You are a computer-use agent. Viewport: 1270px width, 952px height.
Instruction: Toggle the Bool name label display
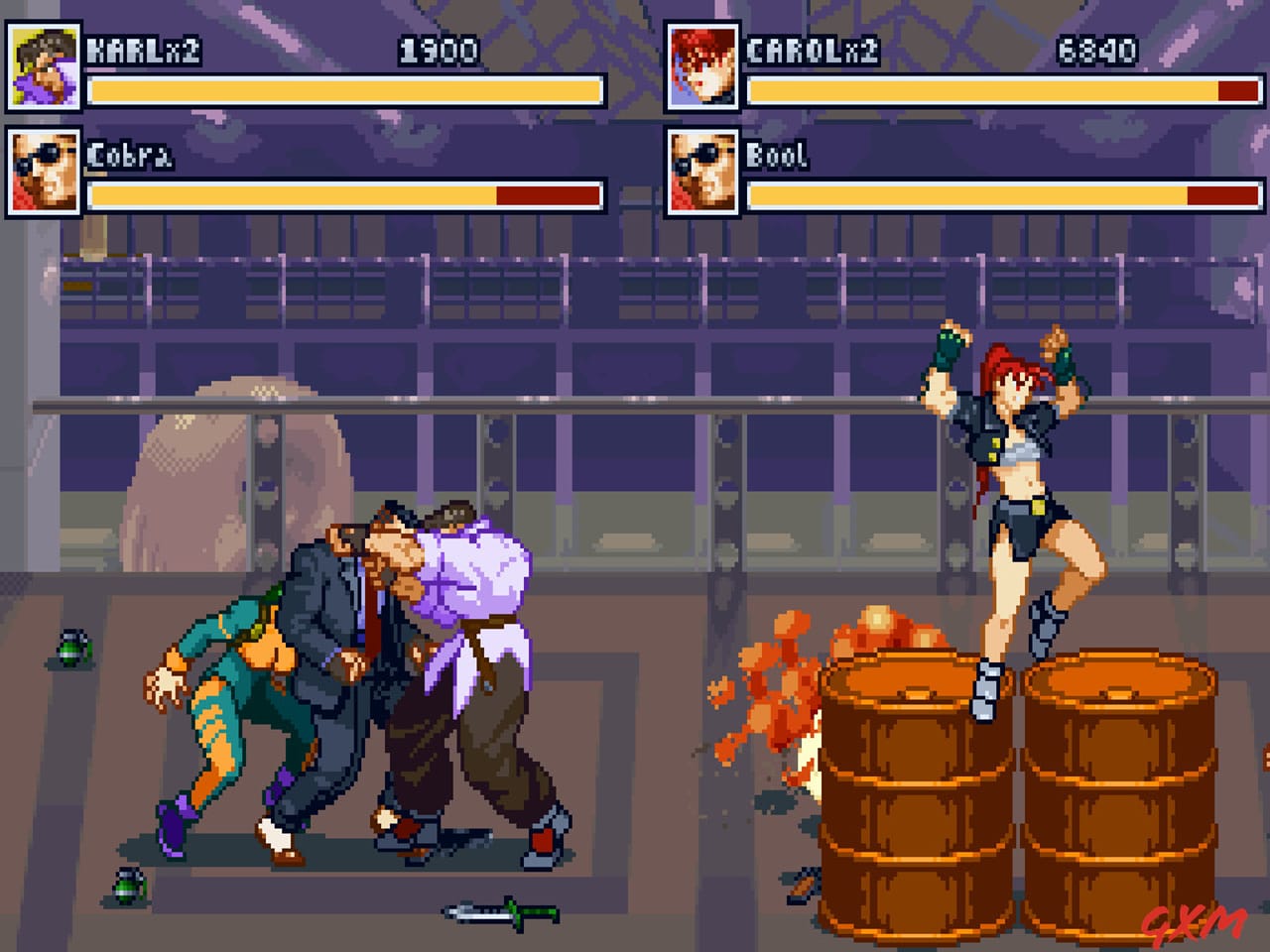[x=777, y=154]
